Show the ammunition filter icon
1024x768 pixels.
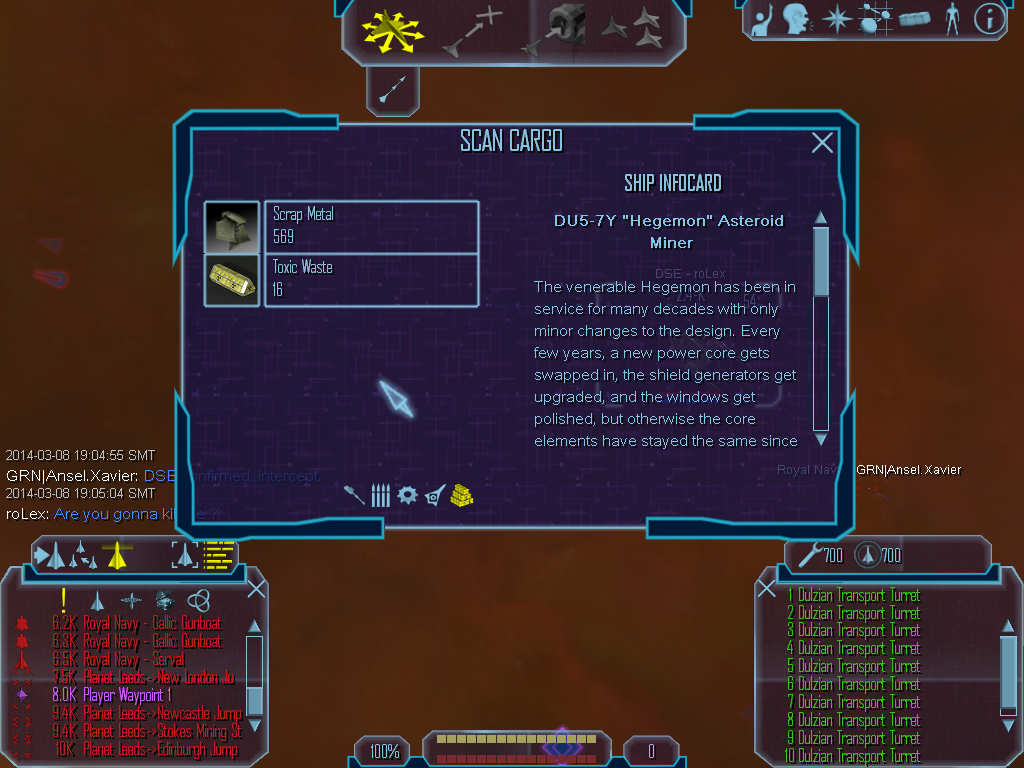click(380, 494)
